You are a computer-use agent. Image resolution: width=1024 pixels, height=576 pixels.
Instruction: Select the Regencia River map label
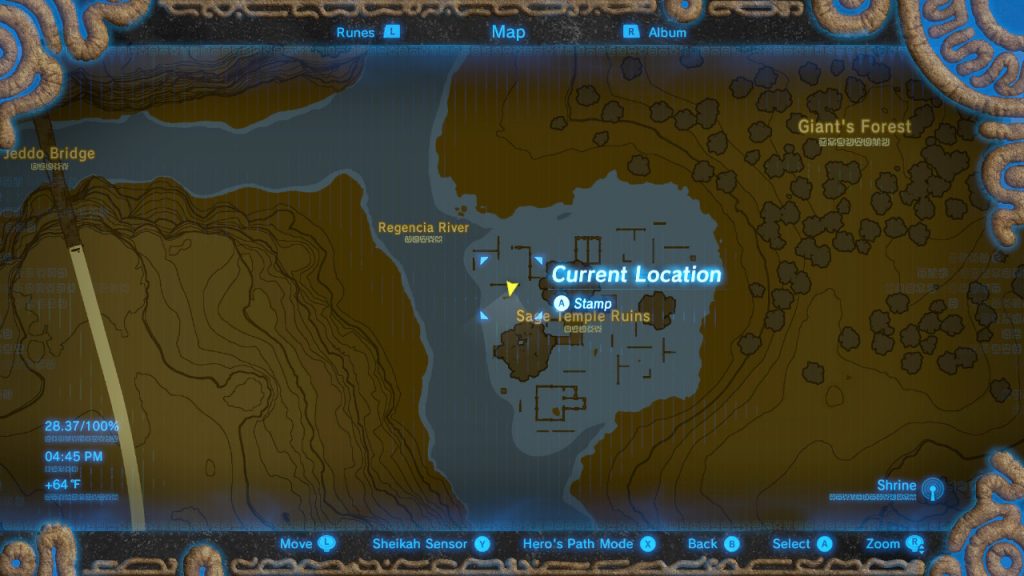(423, 228)
